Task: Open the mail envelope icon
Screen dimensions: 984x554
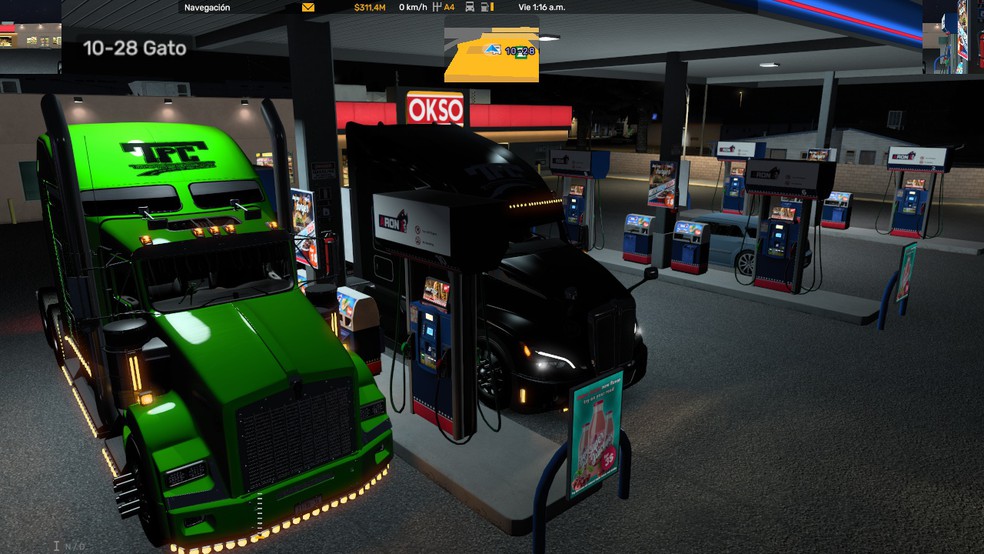Action: pos(308,7)
